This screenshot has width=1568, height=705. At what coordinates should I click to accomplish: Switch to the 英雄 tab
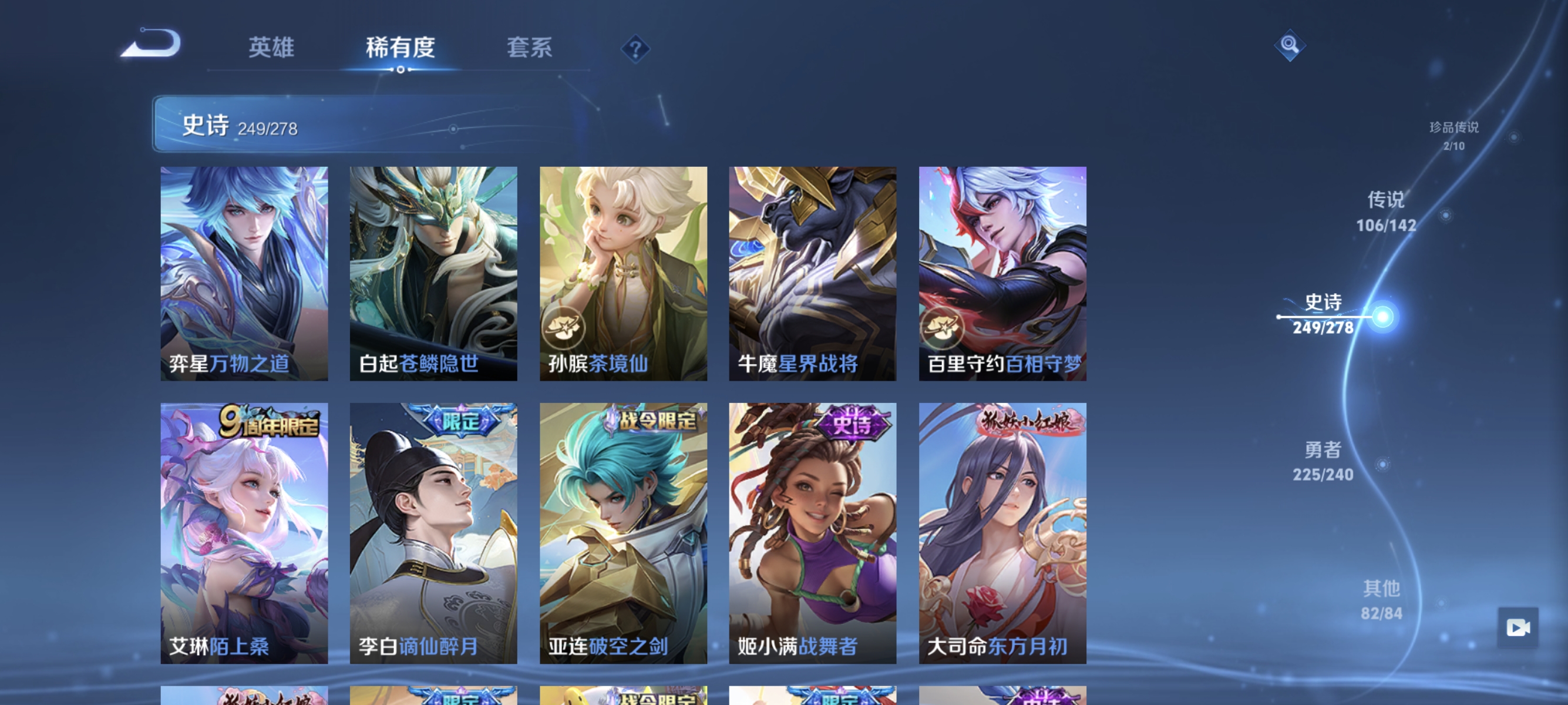pos(271,49)
